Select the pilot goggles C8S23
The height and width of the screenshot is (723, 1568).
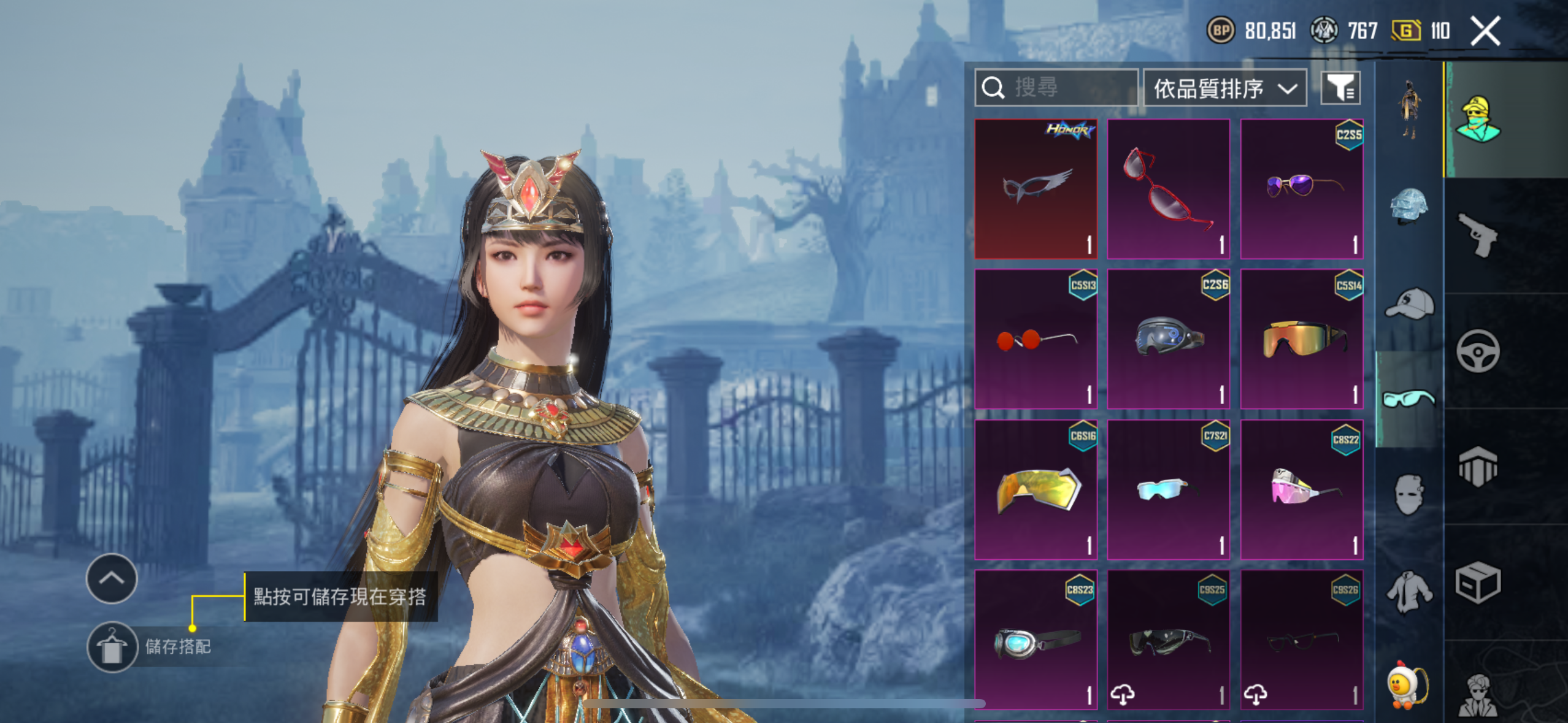click(1036, 640)
